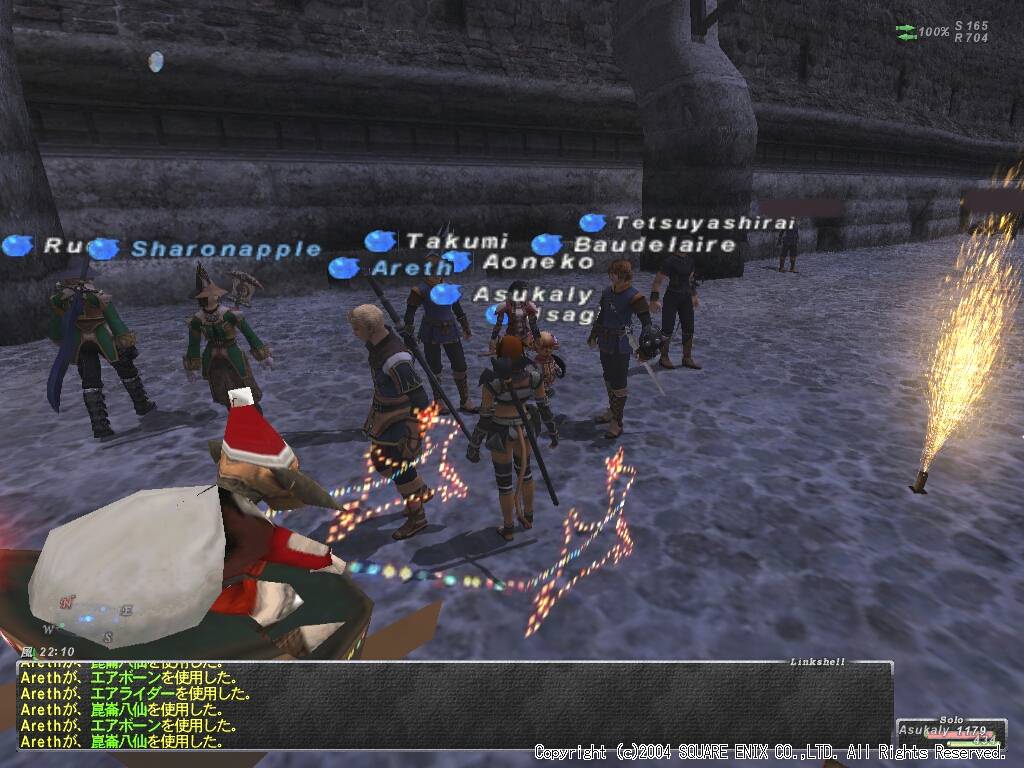
Task: Target the Areth name label
Action: pyautogui.click(x=412, y=268)
